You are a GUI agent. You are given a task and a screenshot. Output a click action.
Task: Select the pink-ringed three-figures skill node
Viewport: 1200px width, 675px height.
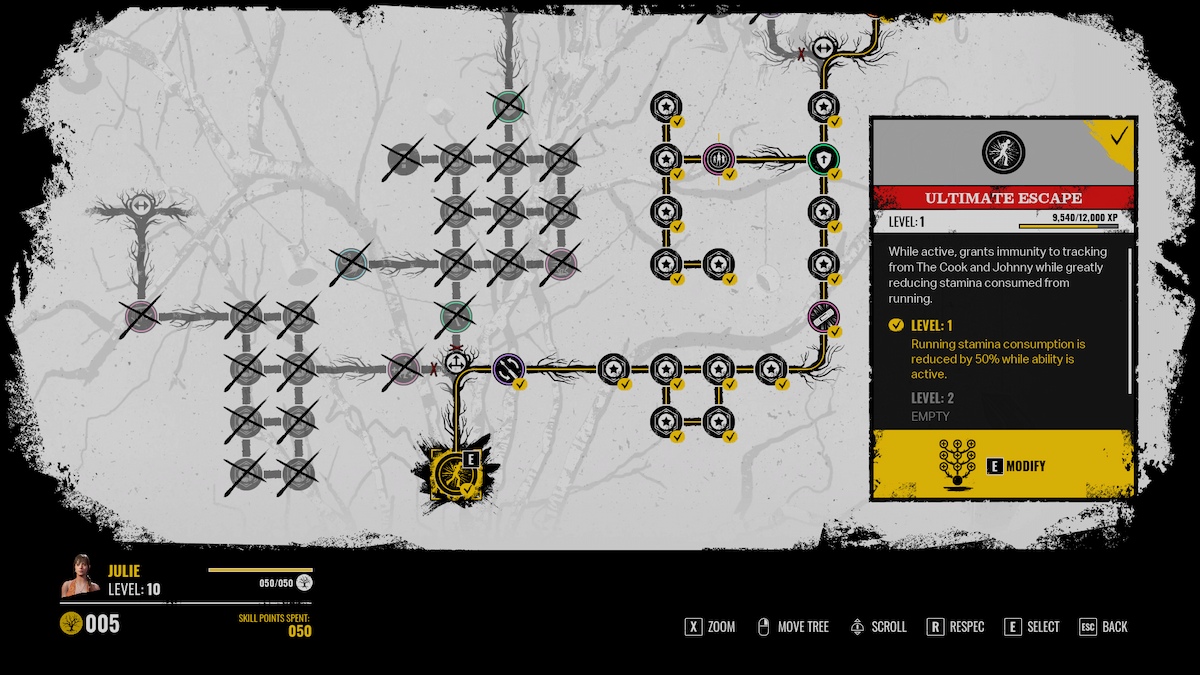pyautogui.click(x=718, y=158)
